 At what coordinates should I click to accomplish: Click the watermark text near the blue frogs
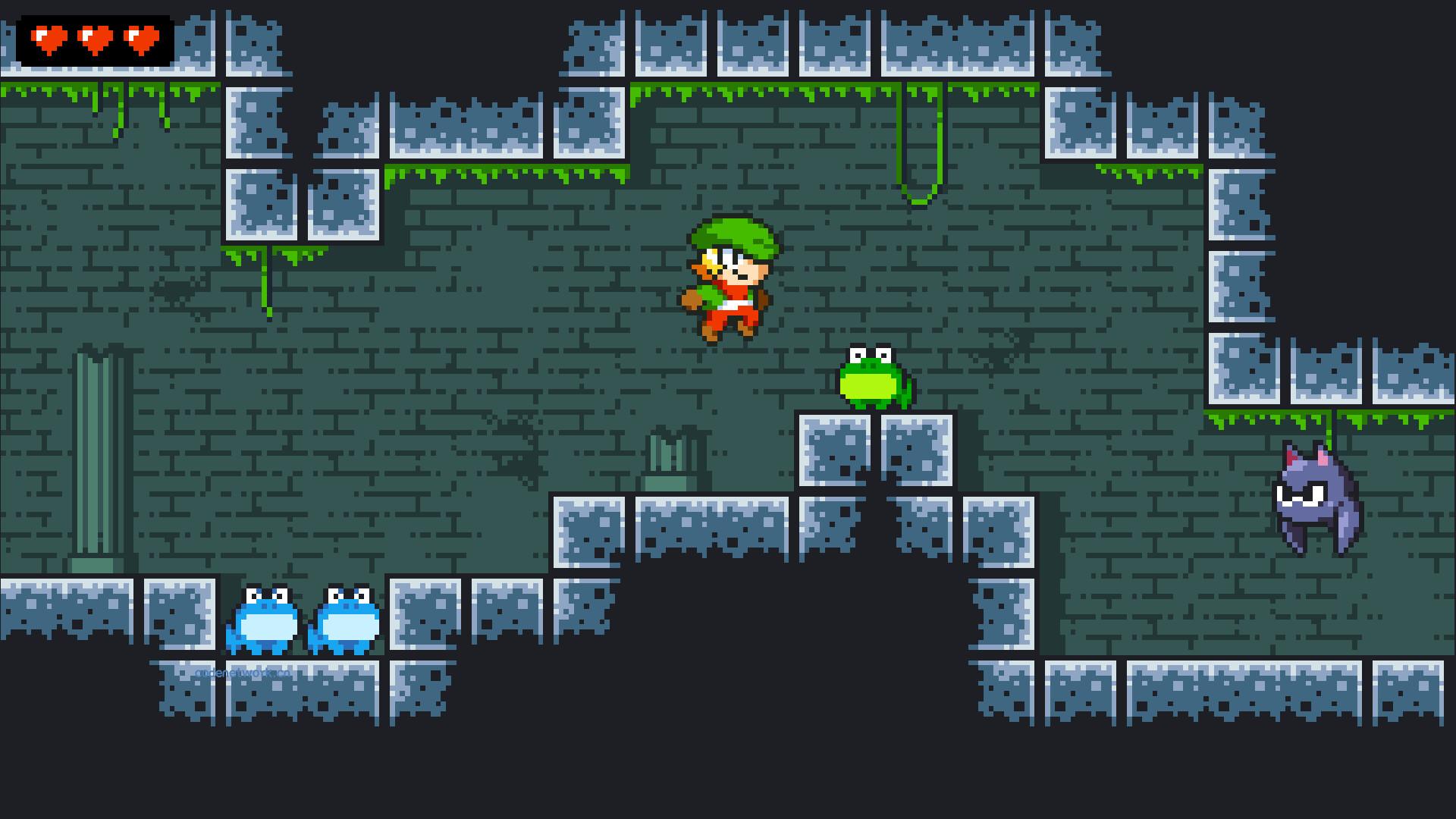tap(243, 673)
